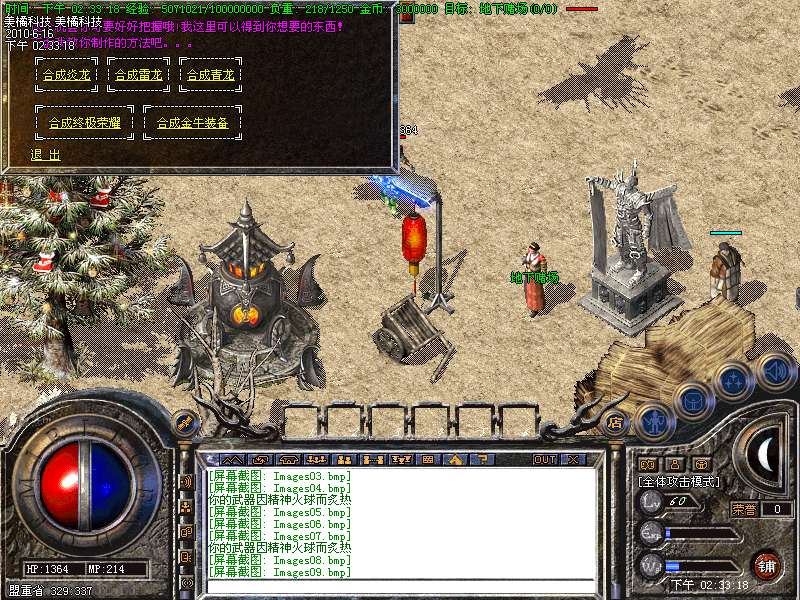The width and height of the screenshot is (800, 600).
Task: Click the minimap day-night moon dial
Action: (765, 453)
